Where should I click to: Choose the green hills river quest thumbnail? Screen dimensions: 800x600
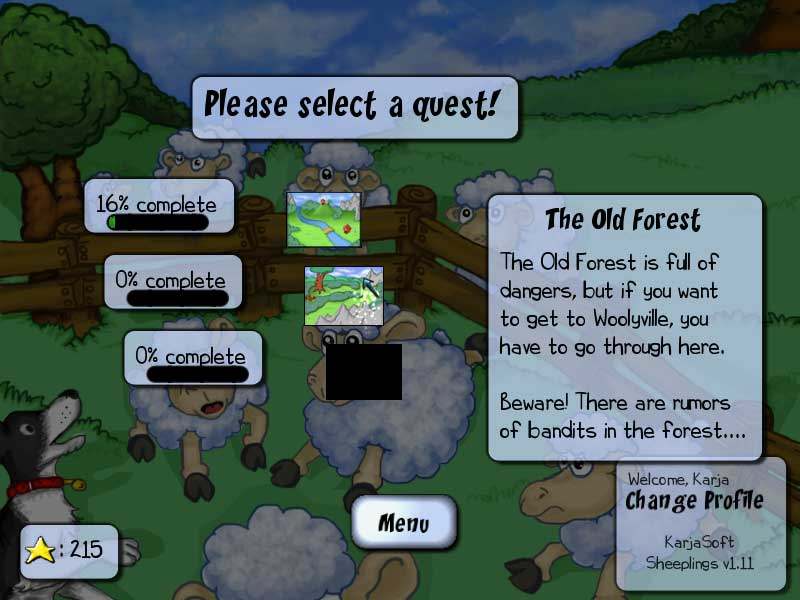322,216
